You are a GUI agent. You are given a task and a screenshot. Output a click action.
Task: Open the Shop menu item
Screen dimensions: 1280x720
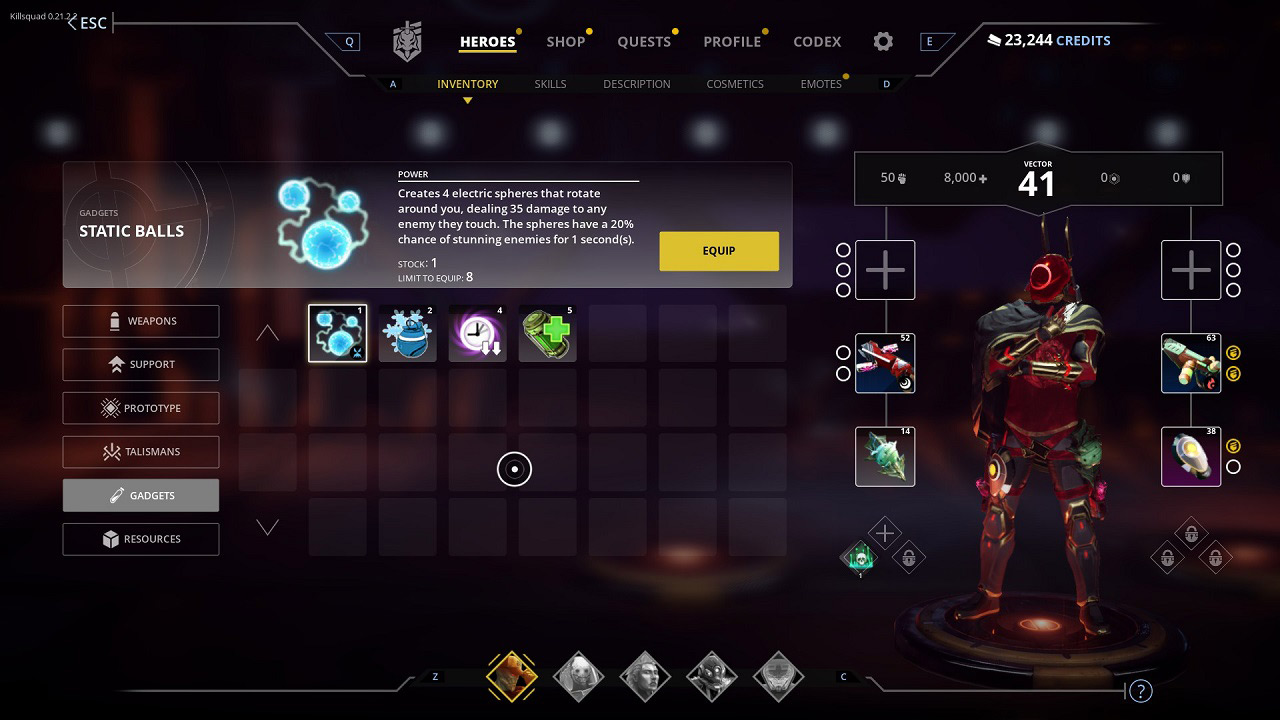pyautogui.click(x=566, y=41)
